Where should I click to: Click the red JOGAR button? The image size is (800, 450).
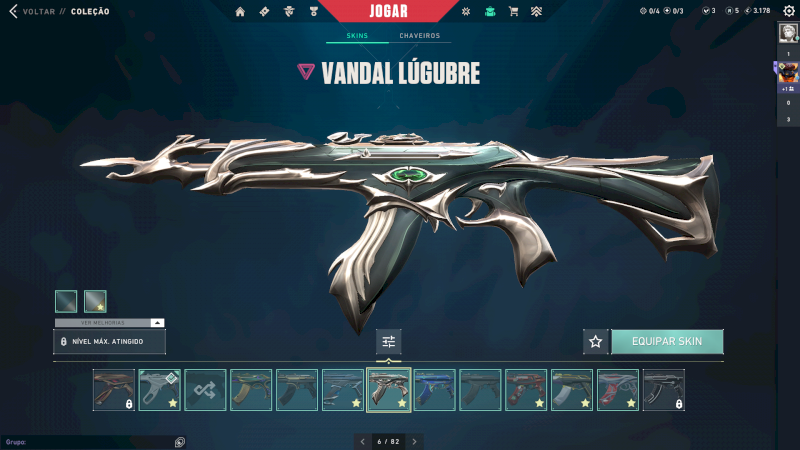pyautogui.click(x=385, y=11)
